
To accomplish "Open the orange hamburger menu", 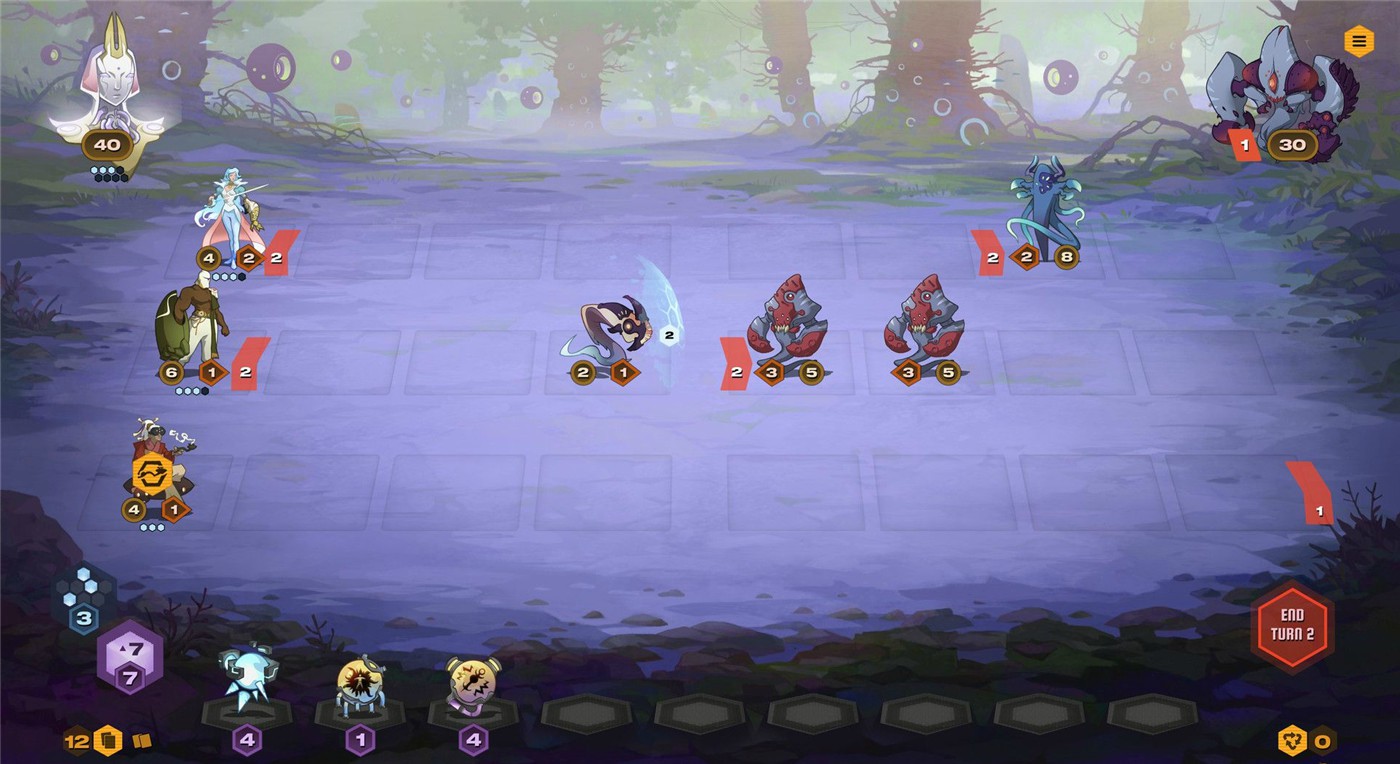I will click(x=1357, y=41).
